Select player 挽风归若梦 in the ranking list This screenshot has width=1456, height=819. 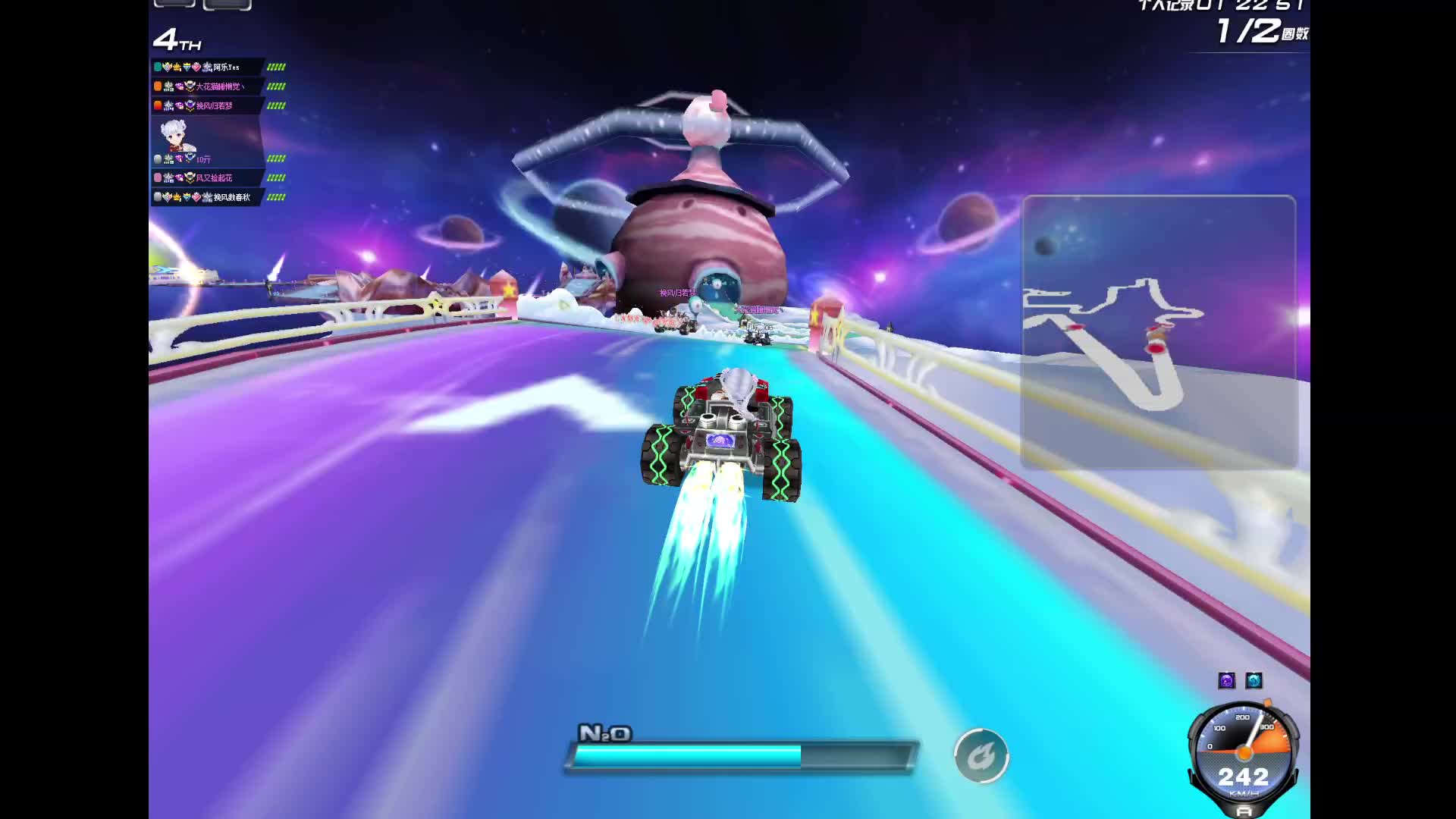(214, 105)
